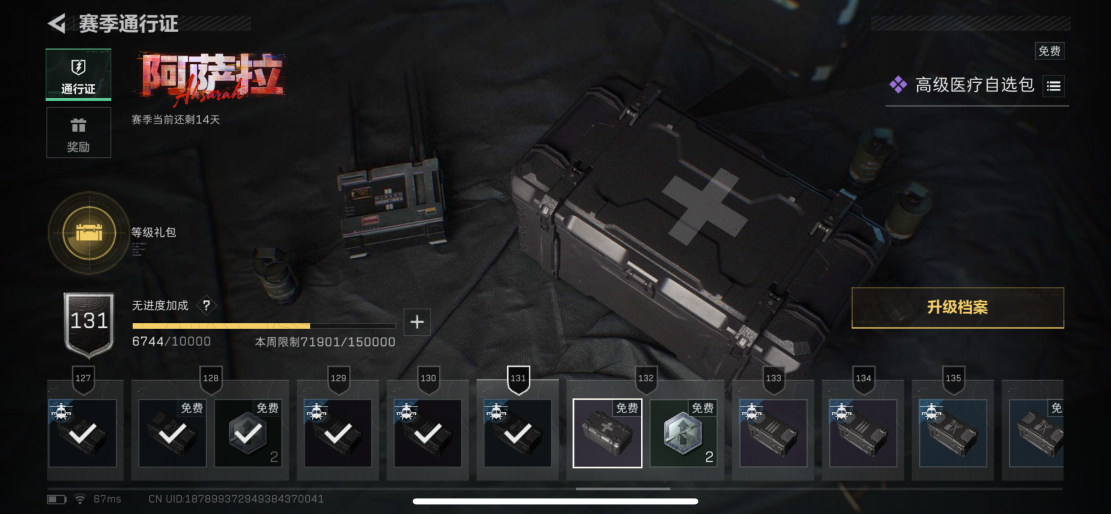Screen dimensions: 1111x514
Task: Pick the level 135 reward crate
Action: (953, 433)
